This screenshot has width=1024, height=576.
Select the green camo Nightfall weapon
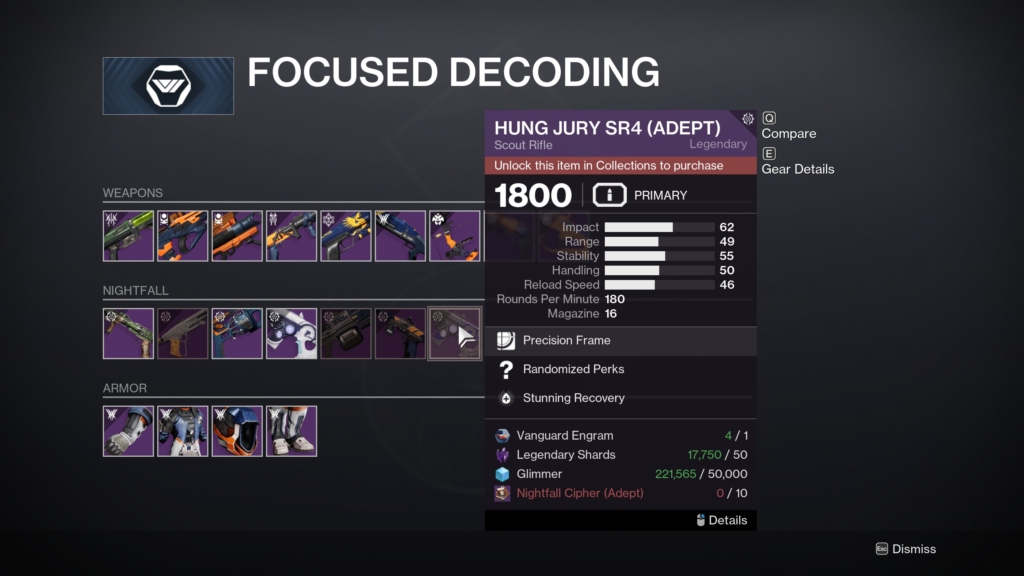[128, 333]
